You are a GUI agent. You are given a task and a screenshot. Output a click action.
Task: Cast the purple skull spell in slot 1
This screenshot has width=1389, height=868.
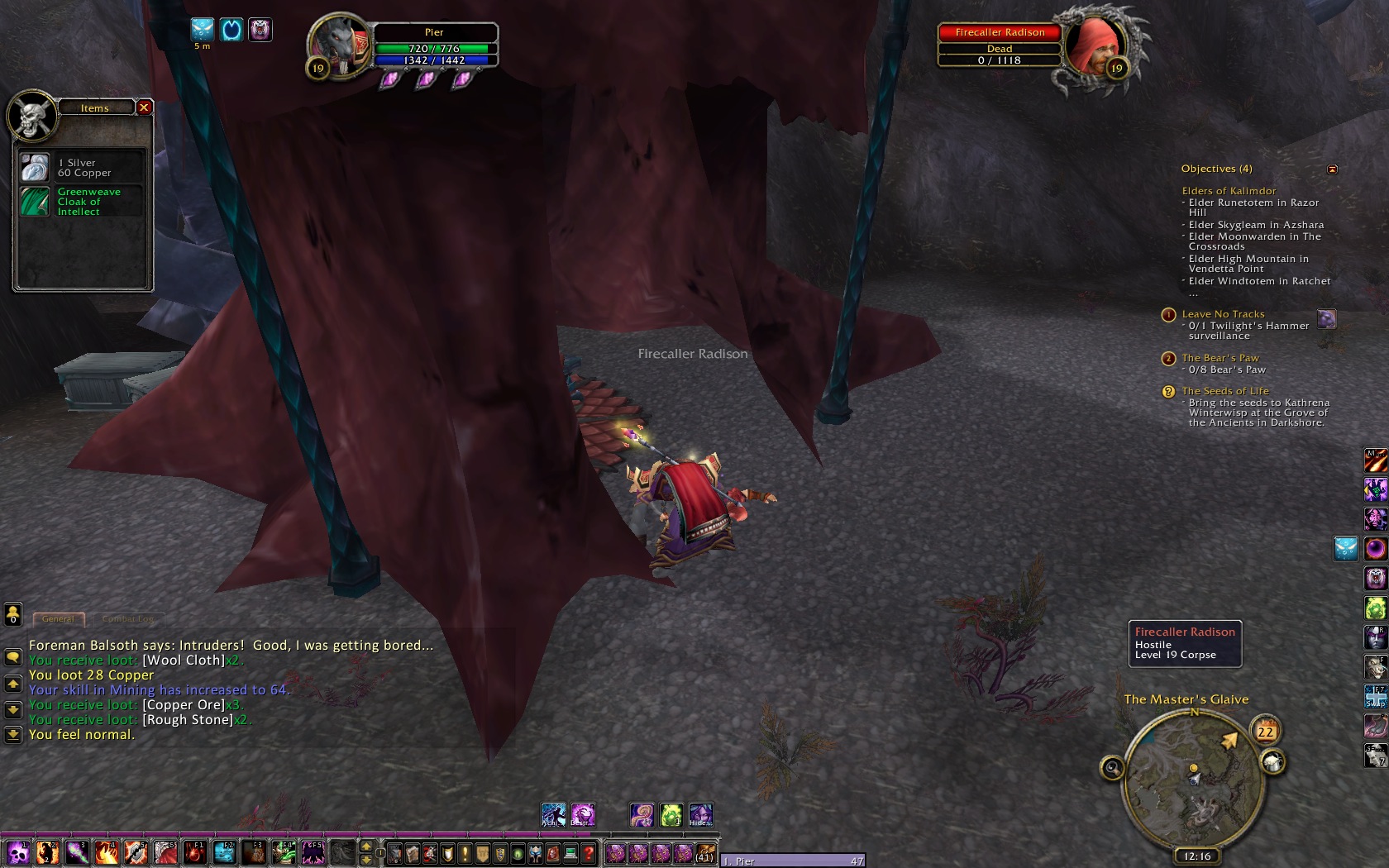pyautogui.click(x=17, y=852)
